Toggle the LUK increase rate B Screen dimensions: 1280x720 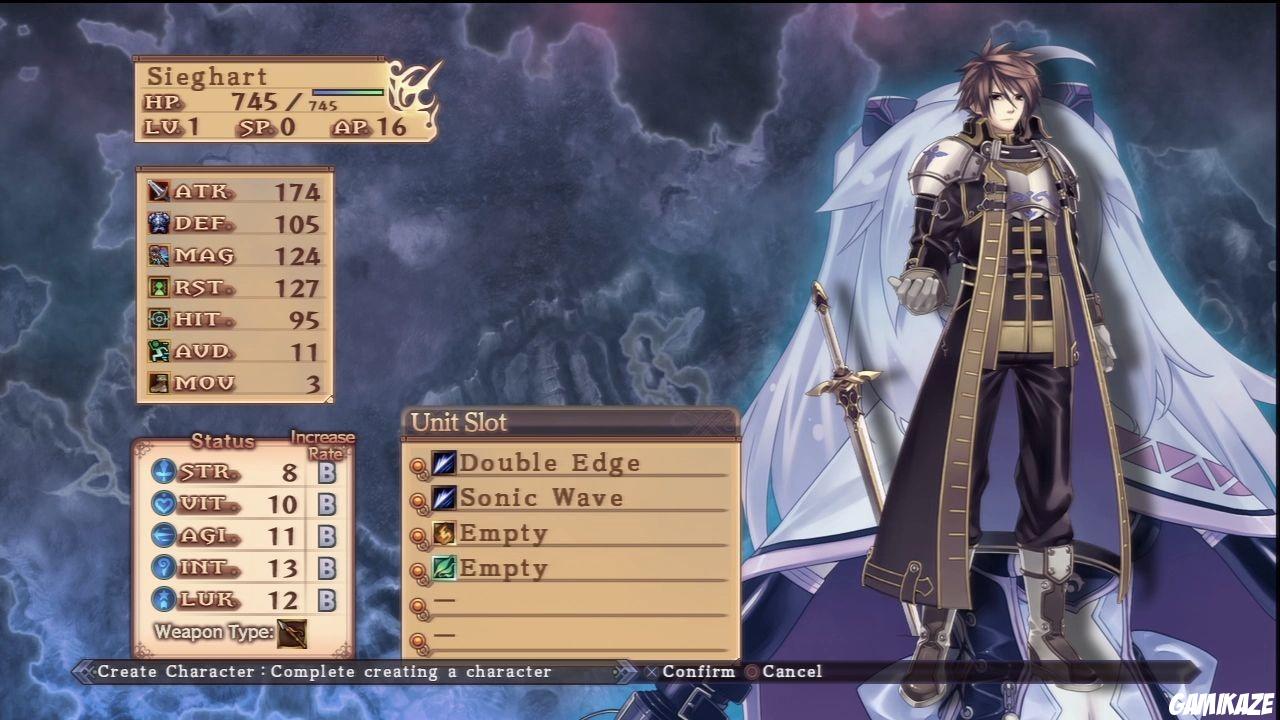coord(326,599)
